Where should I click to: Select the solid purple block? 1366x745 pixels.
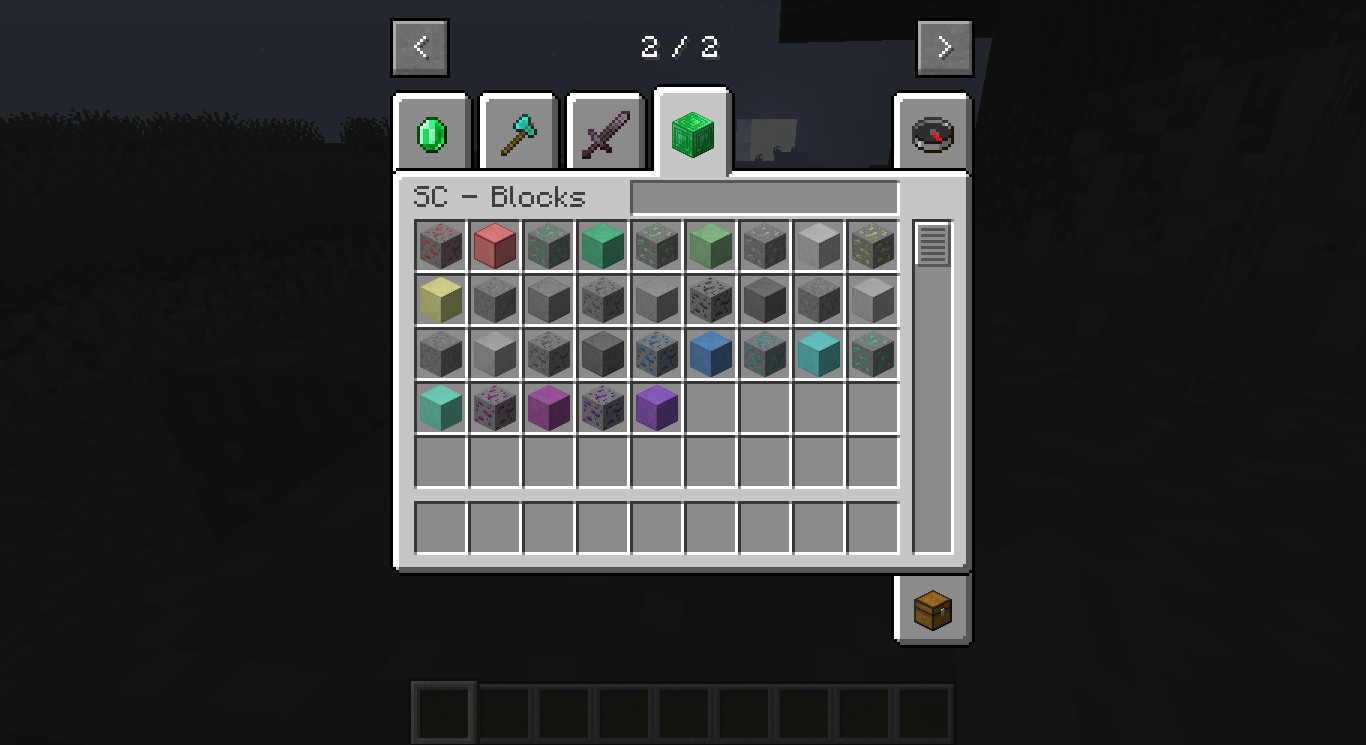coord(656,407)
